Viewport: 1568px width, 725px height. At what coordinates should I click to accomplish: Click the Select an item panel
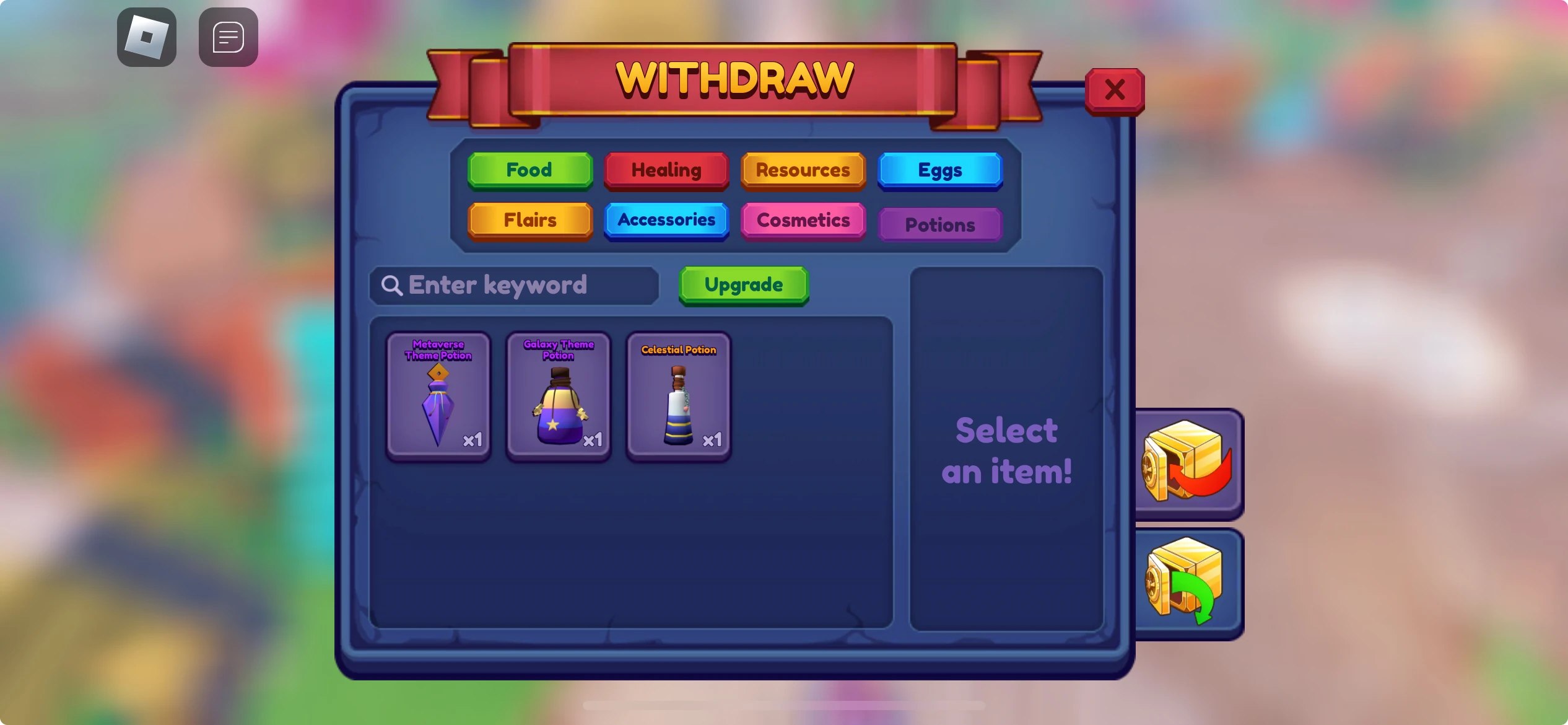click(x=1006, y=449)
